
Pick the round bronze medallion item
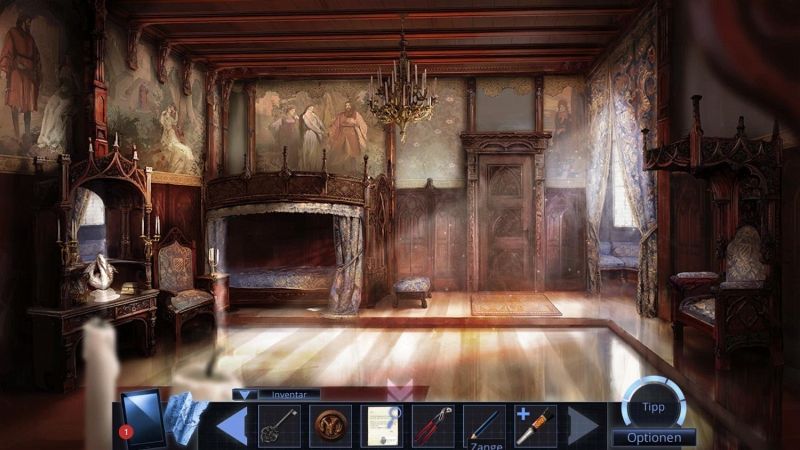pos(330,425)
